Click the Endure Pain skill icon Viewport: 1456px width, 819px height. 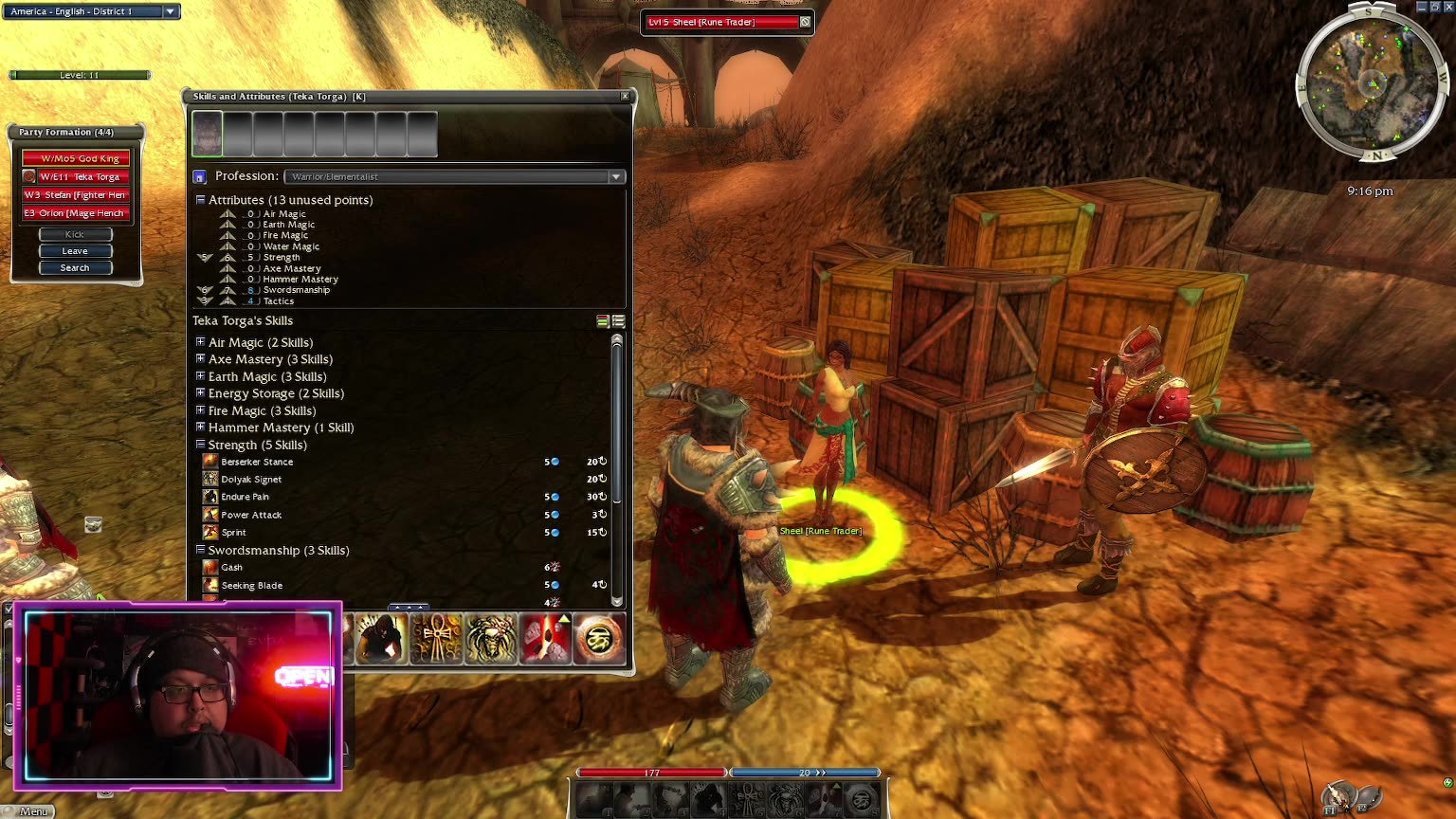210,497
